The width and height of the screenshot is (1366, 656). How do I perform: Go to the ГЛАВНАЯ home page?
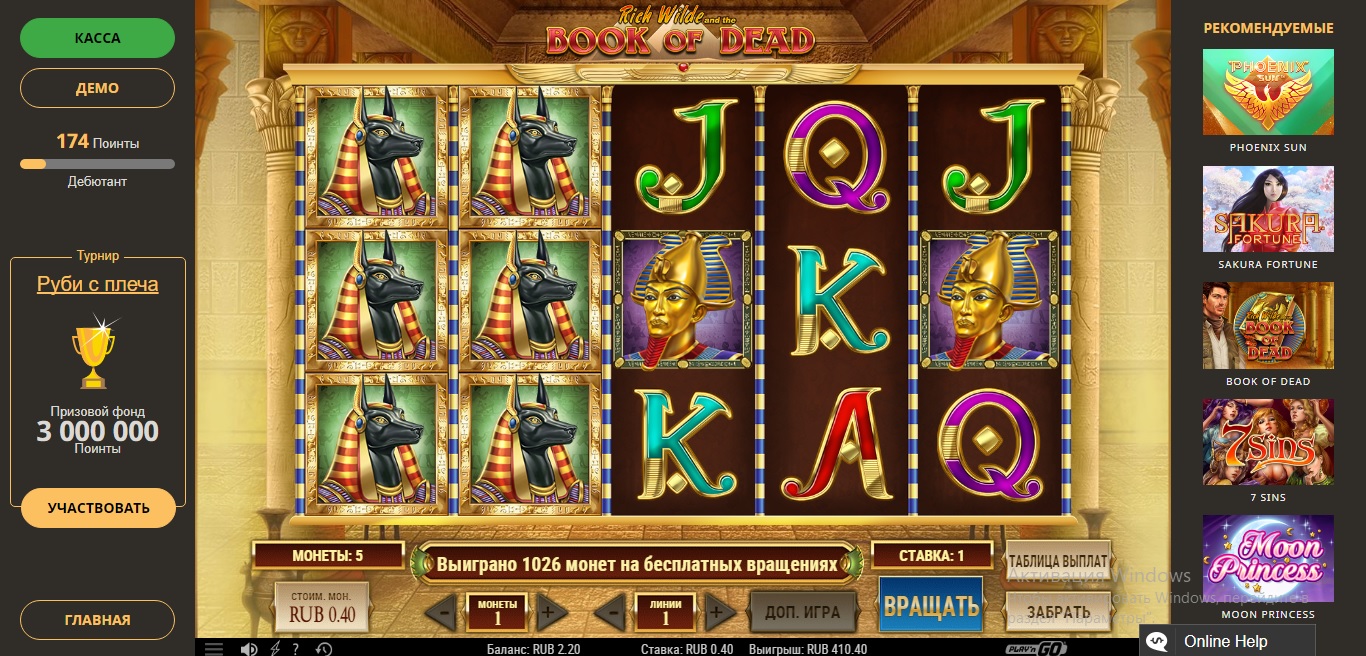click(x=98, y=620)
